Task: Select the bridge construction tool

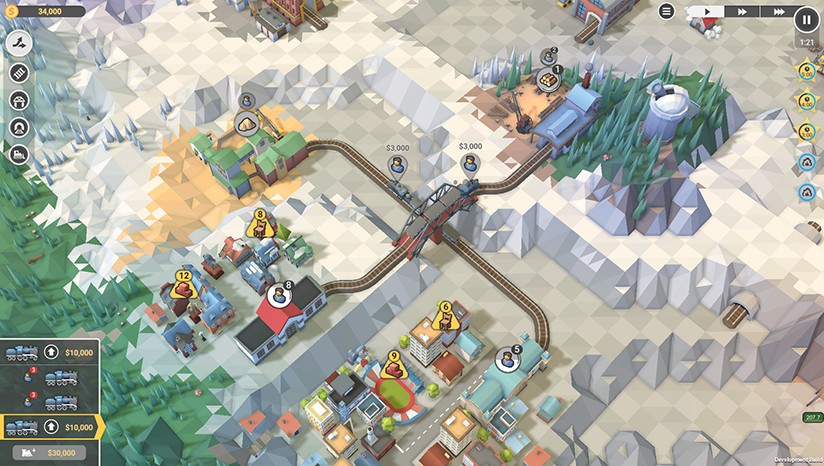Action: 19,100
